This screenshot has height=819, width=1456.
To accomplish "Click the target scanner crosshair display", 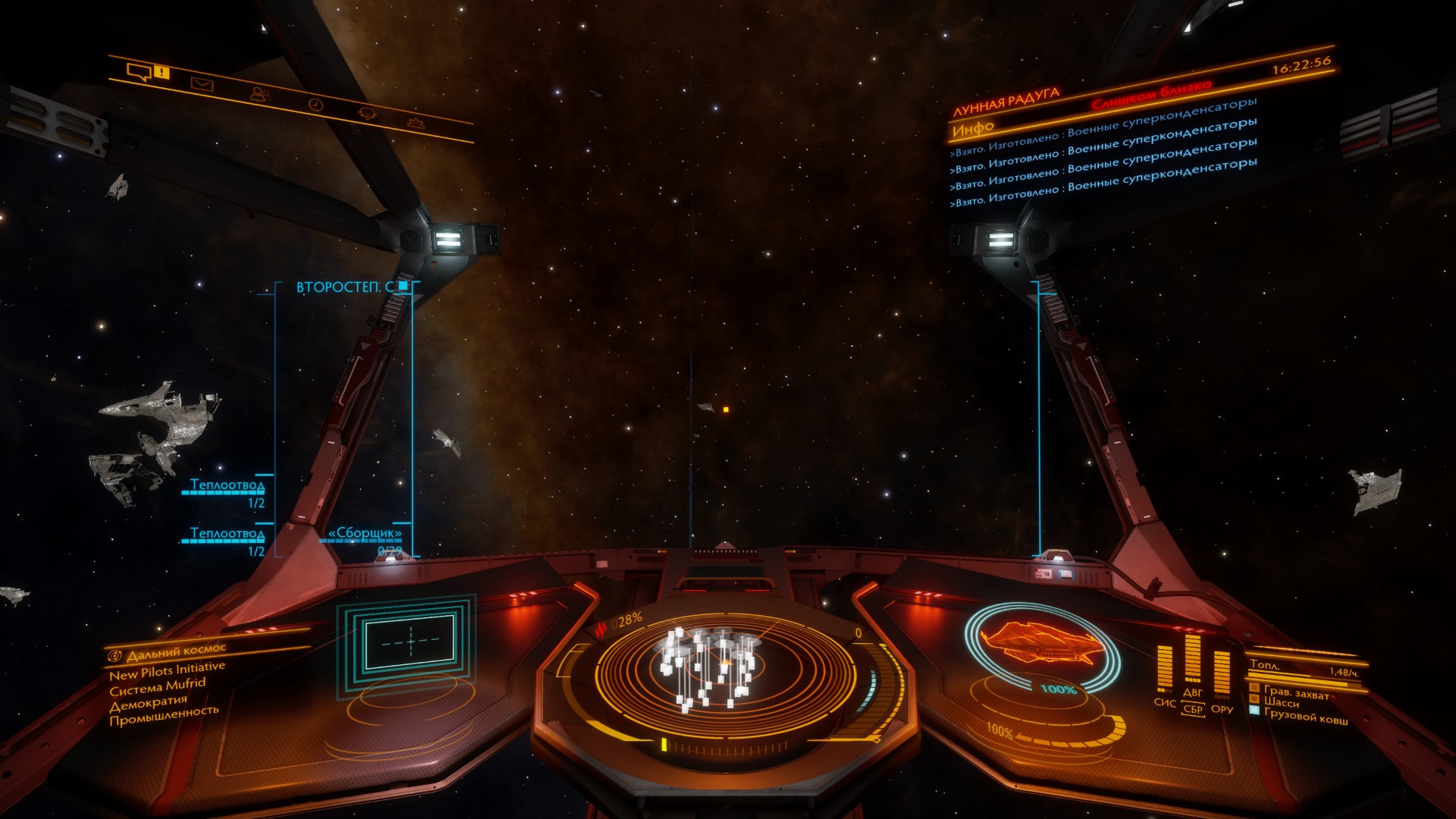I will coord(410,642).
